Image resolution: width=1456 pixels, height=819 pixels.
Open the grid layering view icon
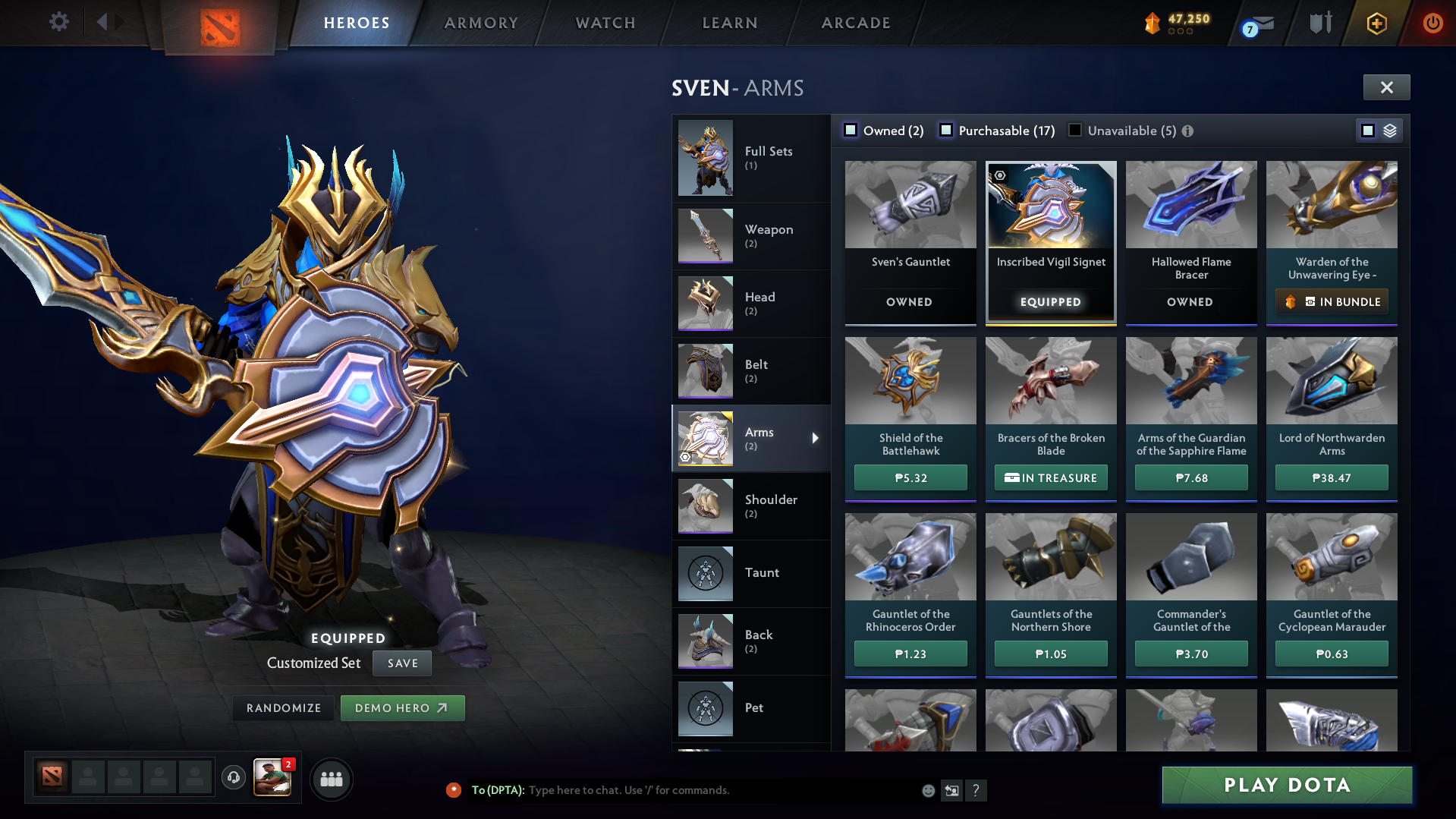pos(1388,130)
